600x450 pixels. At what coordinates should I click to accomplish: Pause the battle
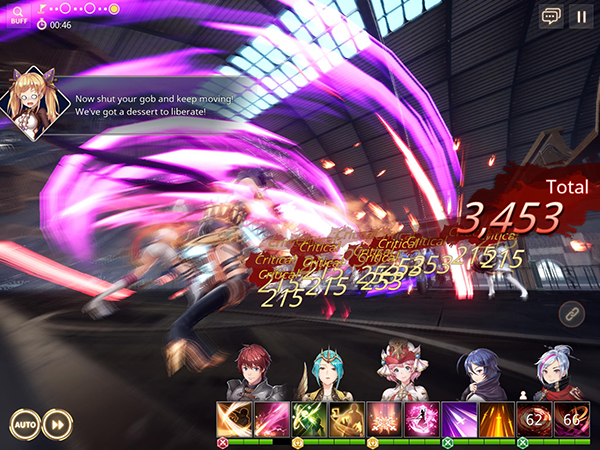point(580,16)
